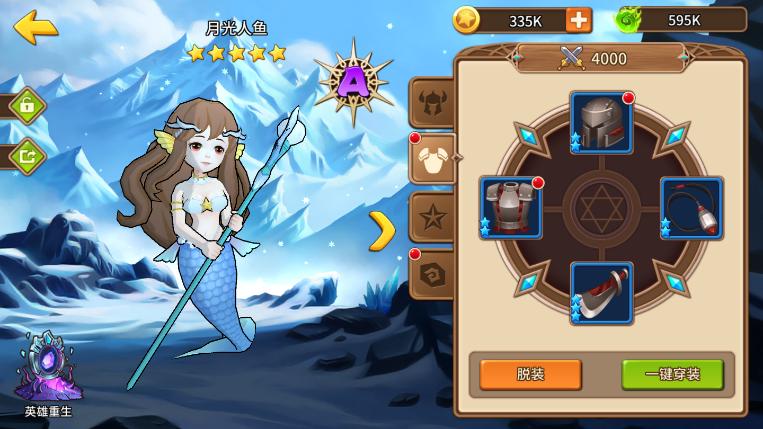
Task: Select the red blade weapon slot
Action: click(602, 293)
